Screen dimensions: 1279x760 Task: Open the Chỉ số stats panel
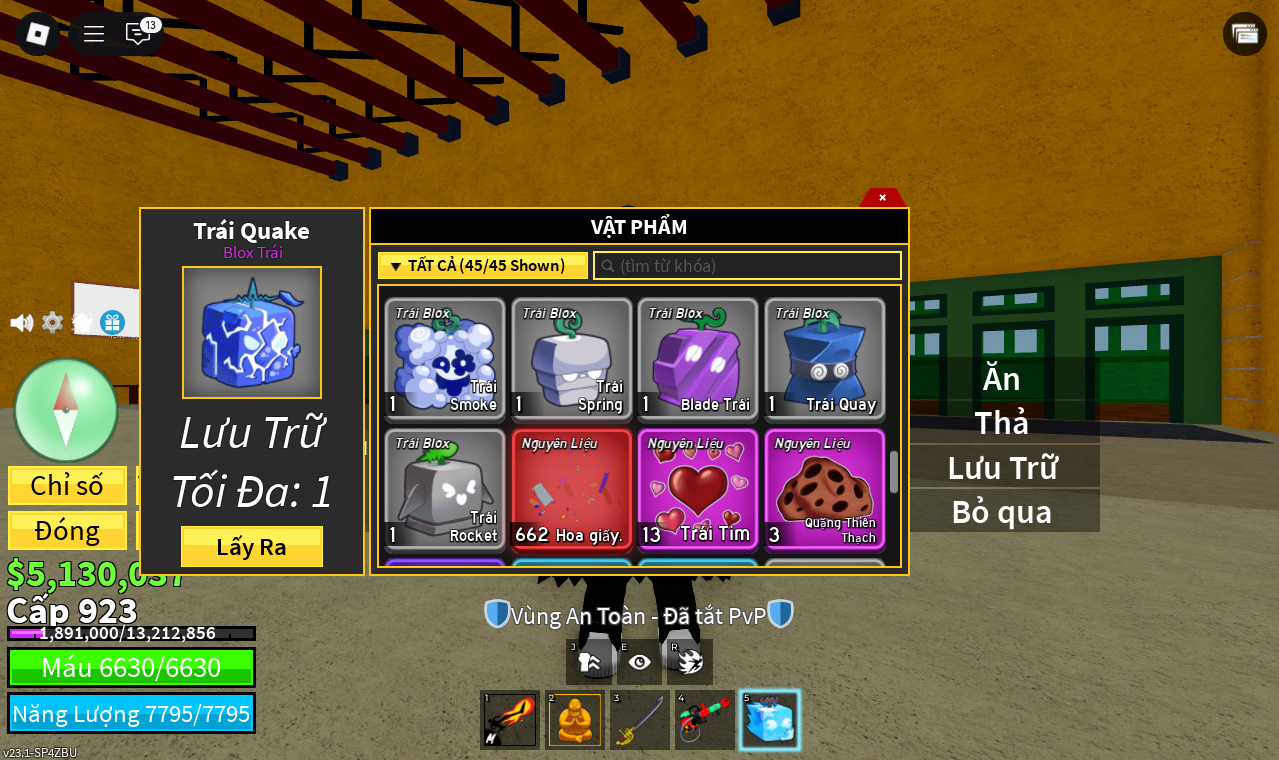(x=67, y=485)
